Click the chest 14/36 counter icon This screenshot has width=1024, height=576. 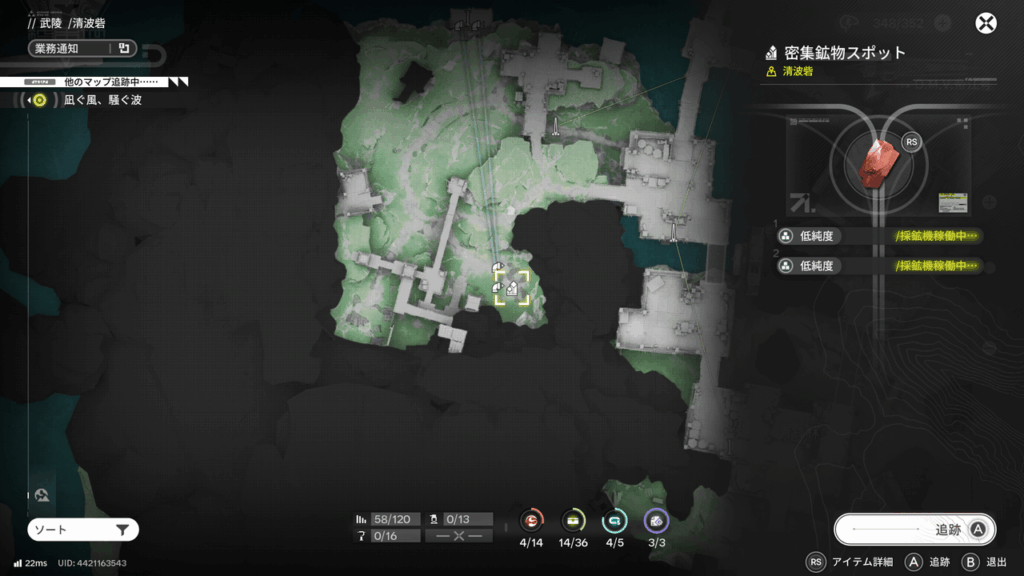coord(573,521)
